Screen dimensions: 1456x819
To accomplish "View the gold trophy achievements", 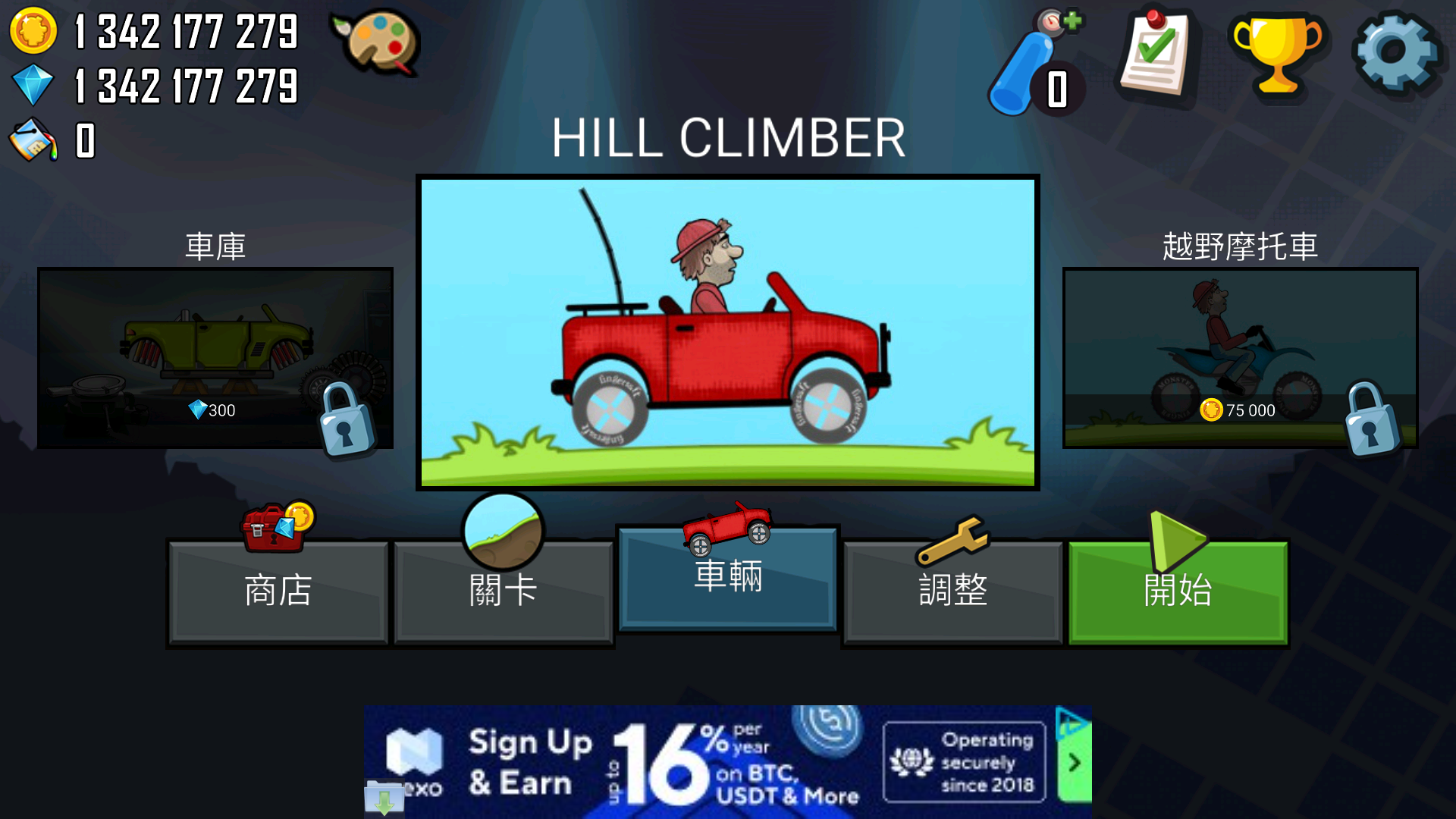I will [1278, 55].
